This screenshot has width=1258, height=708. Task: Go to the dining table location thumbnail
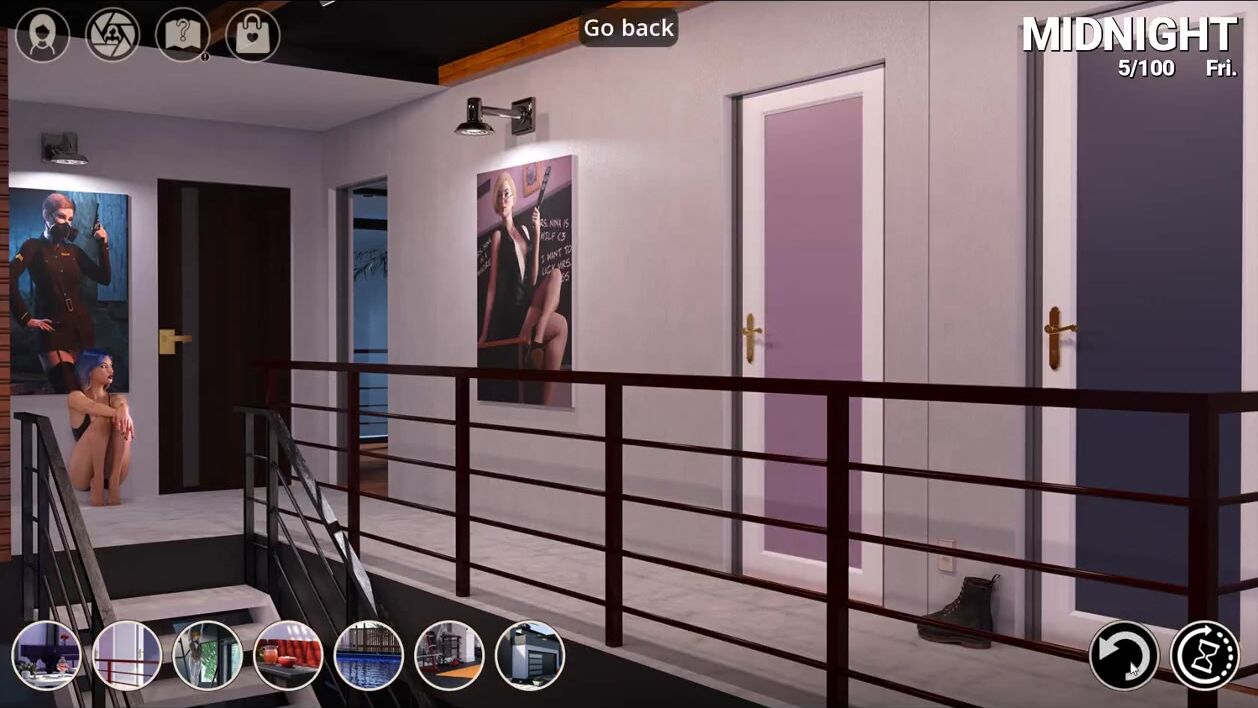click(47, 655)
